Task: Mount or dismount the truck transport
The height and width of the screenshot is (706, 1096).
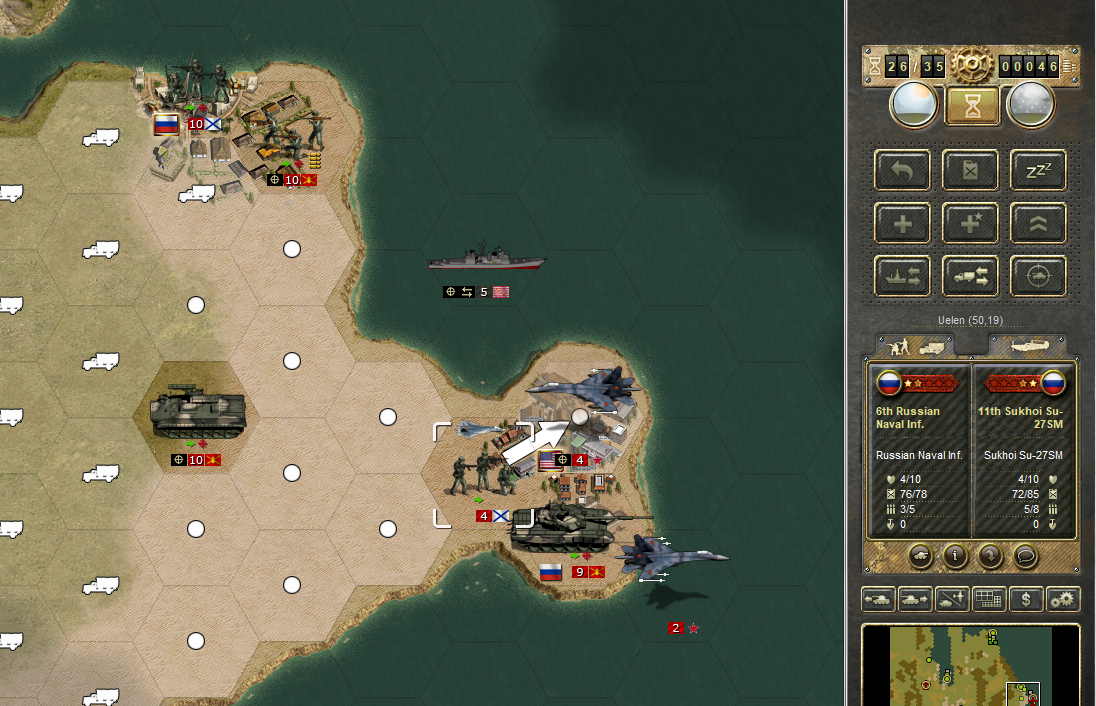Action: pos(970,276)
